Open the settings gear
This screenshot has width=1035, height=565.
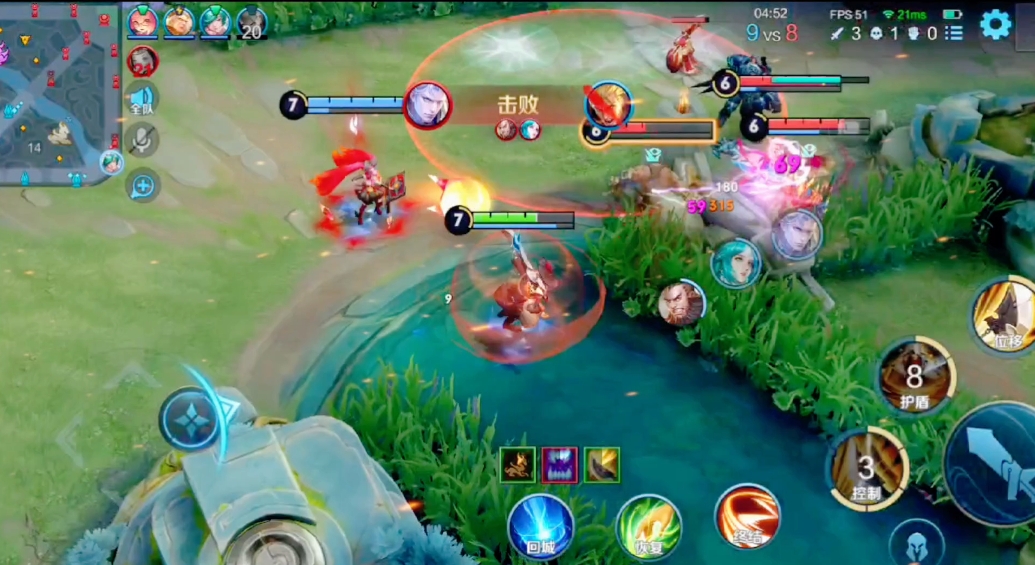(x=995, y=23)
